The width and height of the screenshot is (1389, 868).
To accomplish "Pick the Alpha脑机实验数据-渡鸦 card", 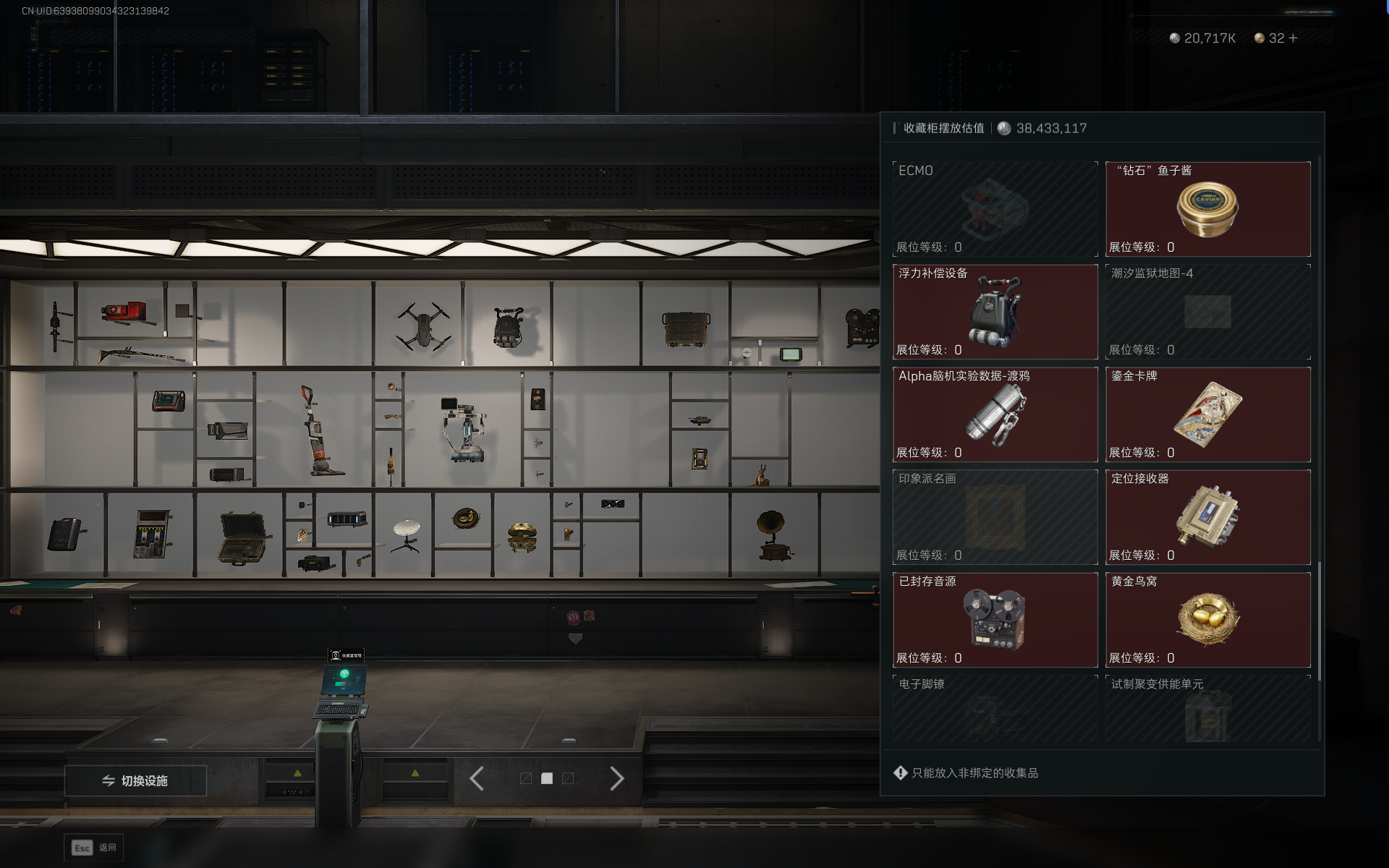I will pos(995,414).
